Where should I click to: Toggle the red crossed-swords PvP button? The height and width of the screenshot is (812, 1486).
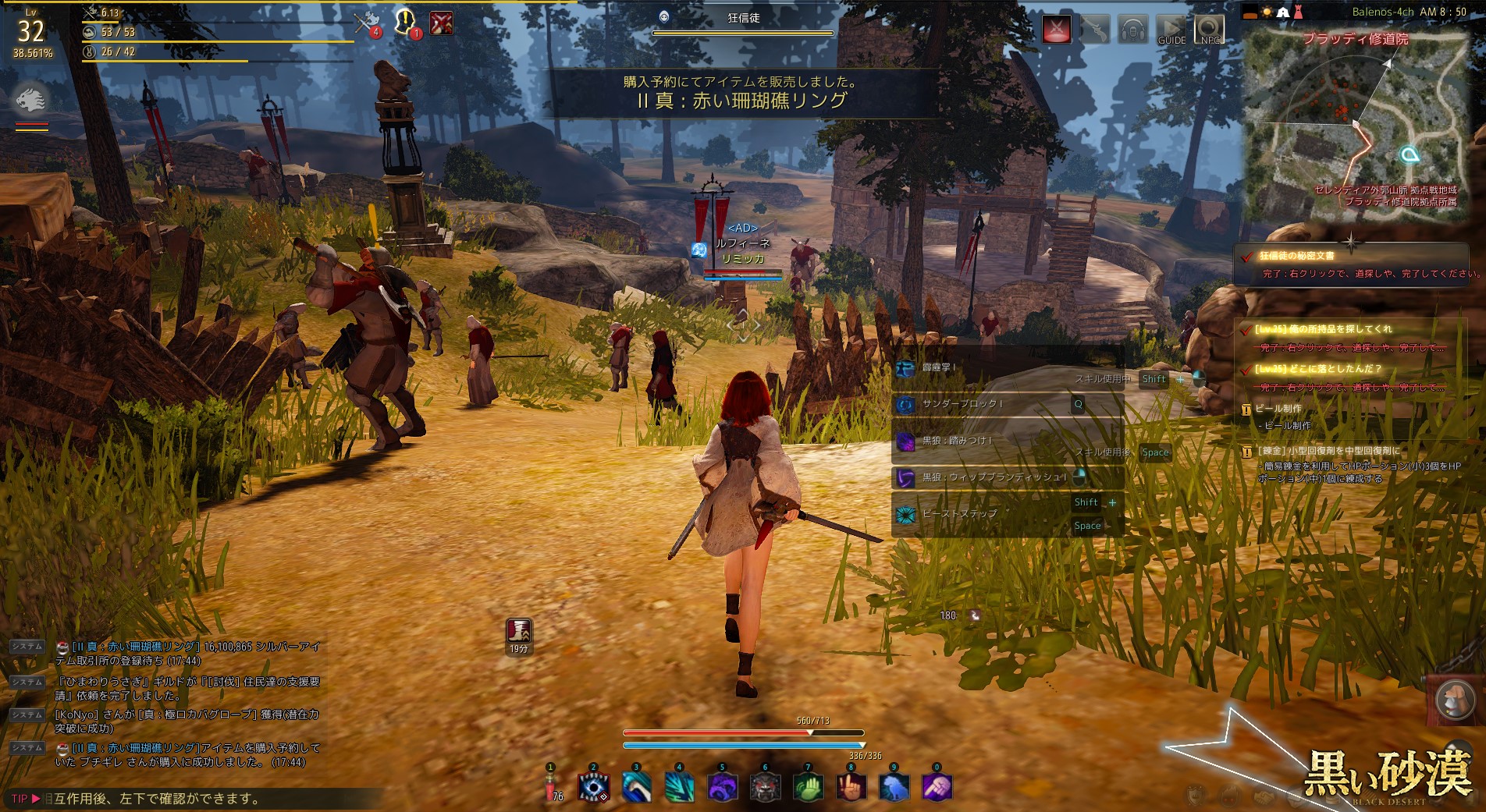pyautogui.click(x=1057, y=30)
